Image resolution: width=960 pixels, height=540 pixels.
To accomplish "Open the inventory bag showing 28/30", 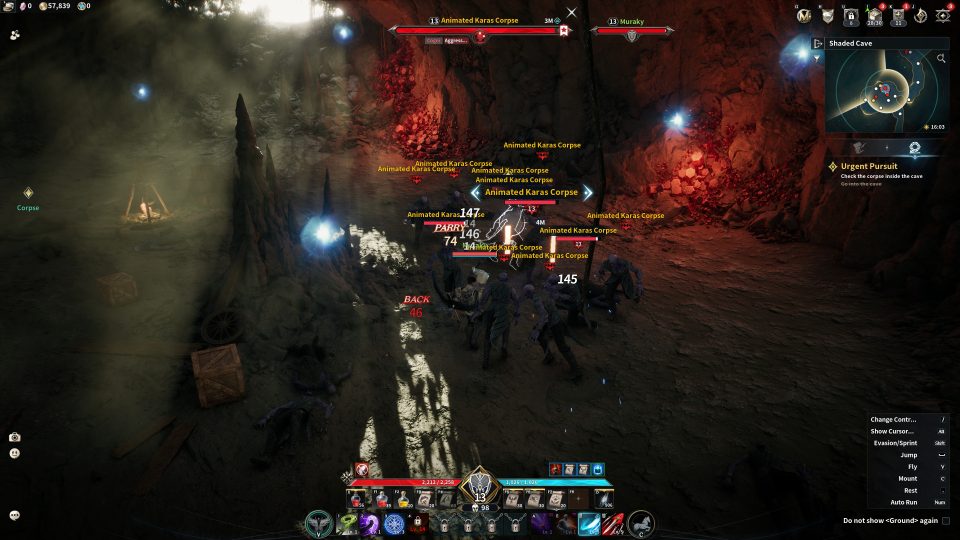I will 875,15.
